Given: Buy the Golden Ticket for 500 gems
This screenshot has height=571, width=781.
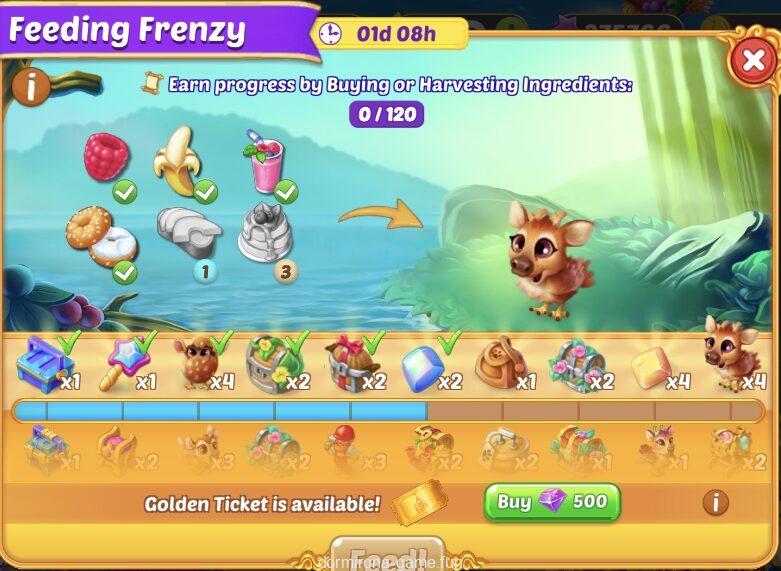Looking at the screenshot, I should click(x=552, y=502).
